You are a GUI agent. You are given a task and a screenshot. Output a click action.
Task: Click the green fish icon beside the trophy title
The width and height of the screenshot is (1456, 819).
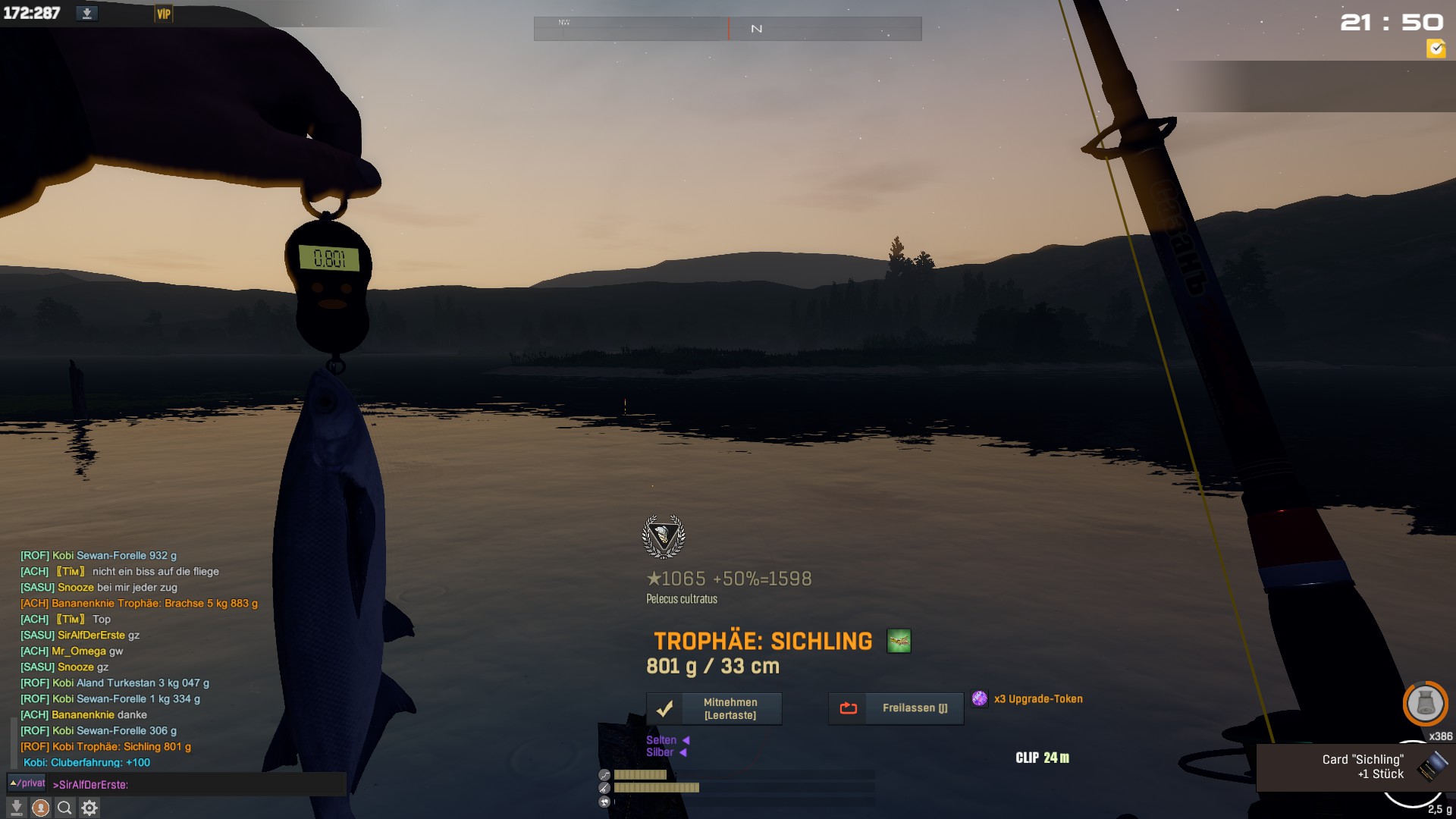pyautogui.click(x=899, y=641)
